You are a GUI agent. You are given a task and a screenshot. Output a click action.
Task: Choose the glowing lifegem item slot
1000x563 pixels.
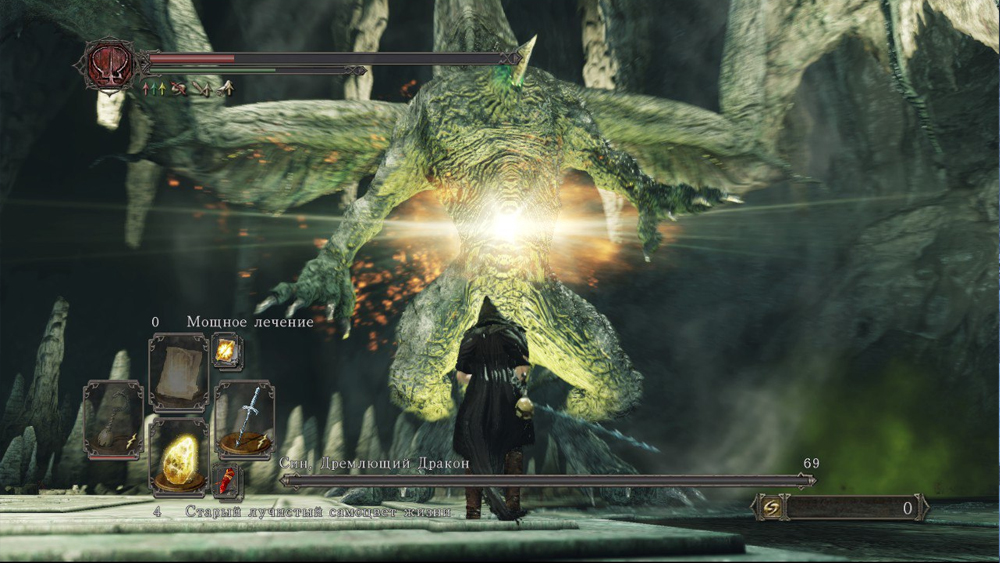(x=178, y=457)
